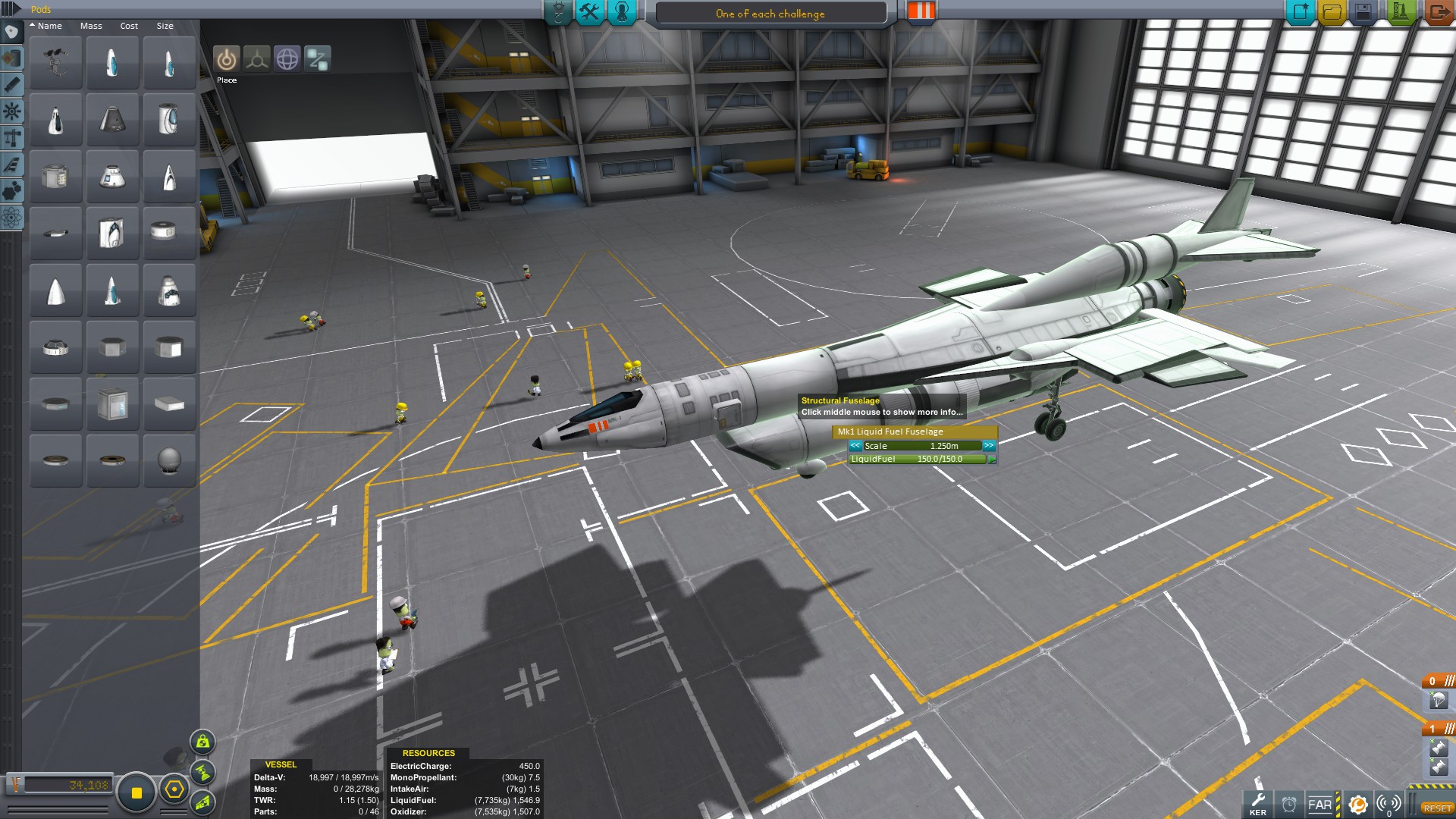This screenshot has width=1456, height=819.
Task: Open the FAR aerodynamics analysis window
Action: (1319, 805)
